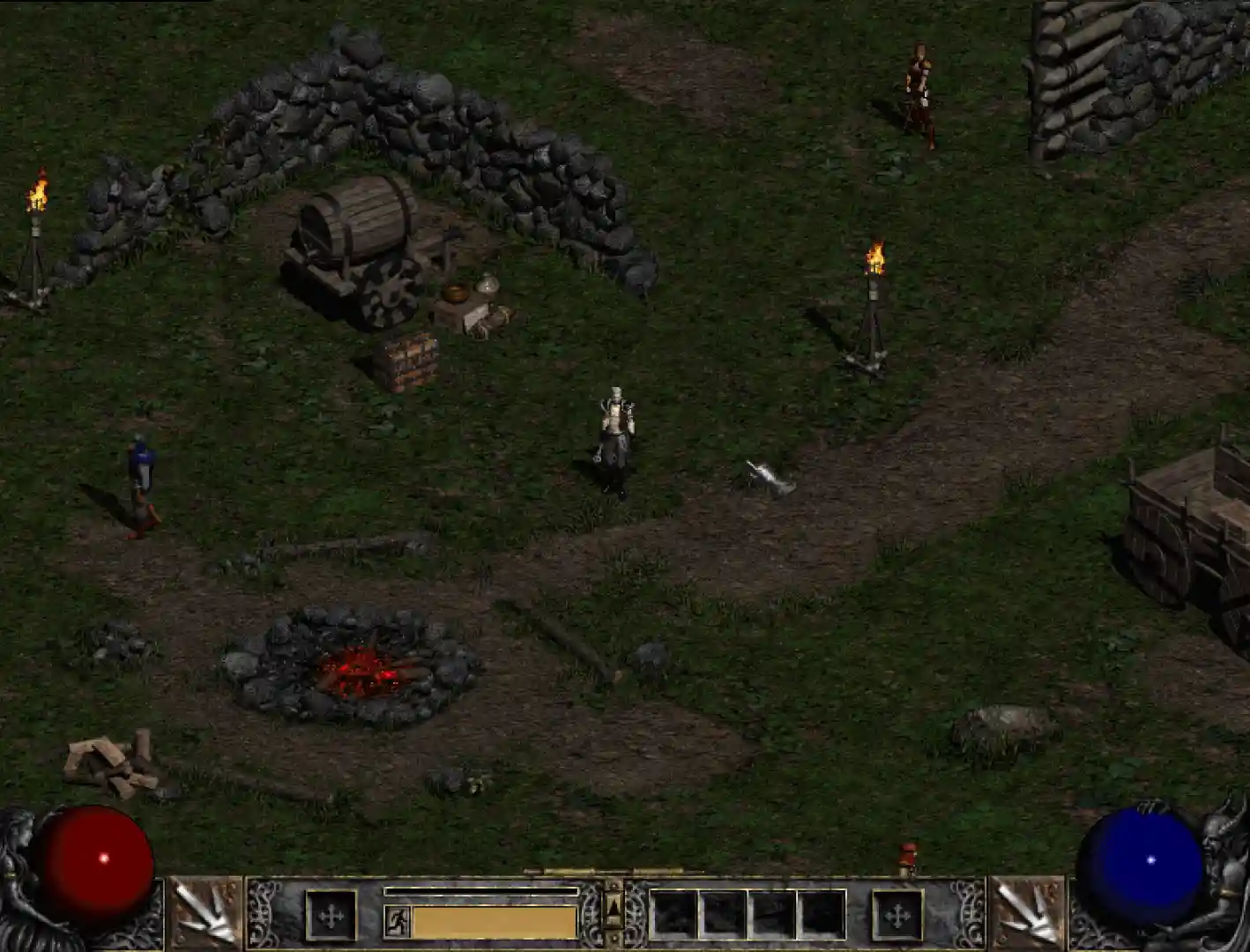Toggle run/walk with the running figure icon
The image size is (1250, 952).
(396, 919)
